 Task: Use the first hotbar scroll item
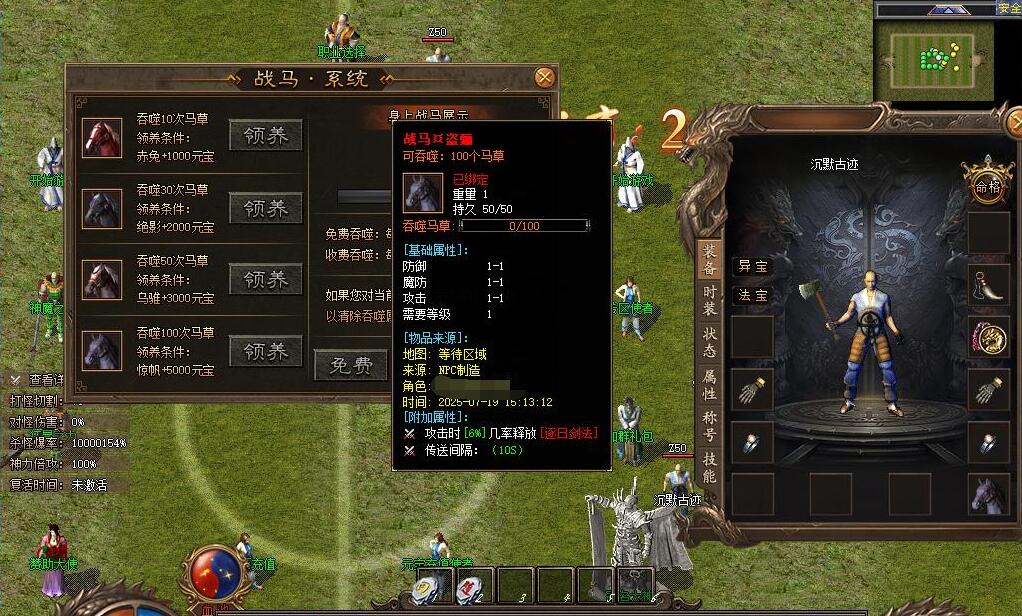pos(427,587)
